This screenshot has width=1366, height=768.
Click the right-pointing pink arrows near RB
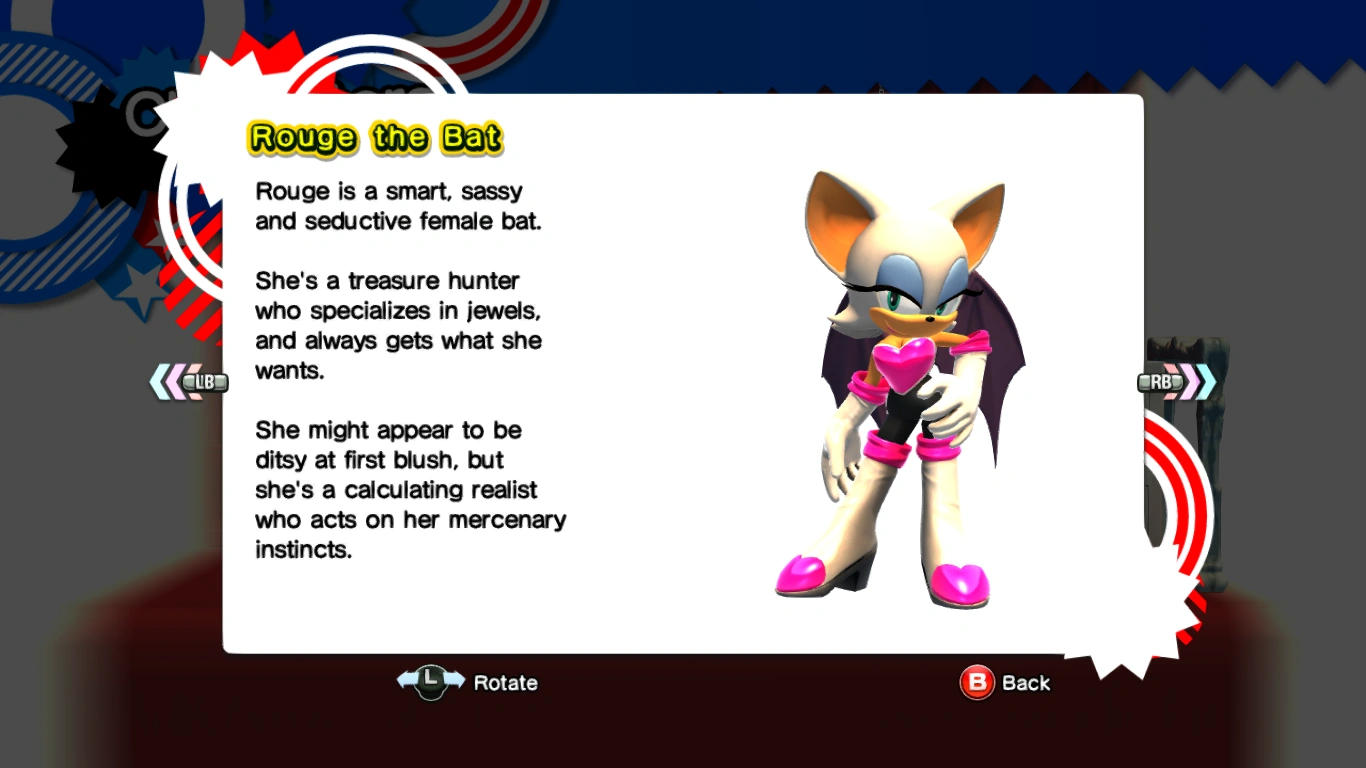click(1192, 382)
